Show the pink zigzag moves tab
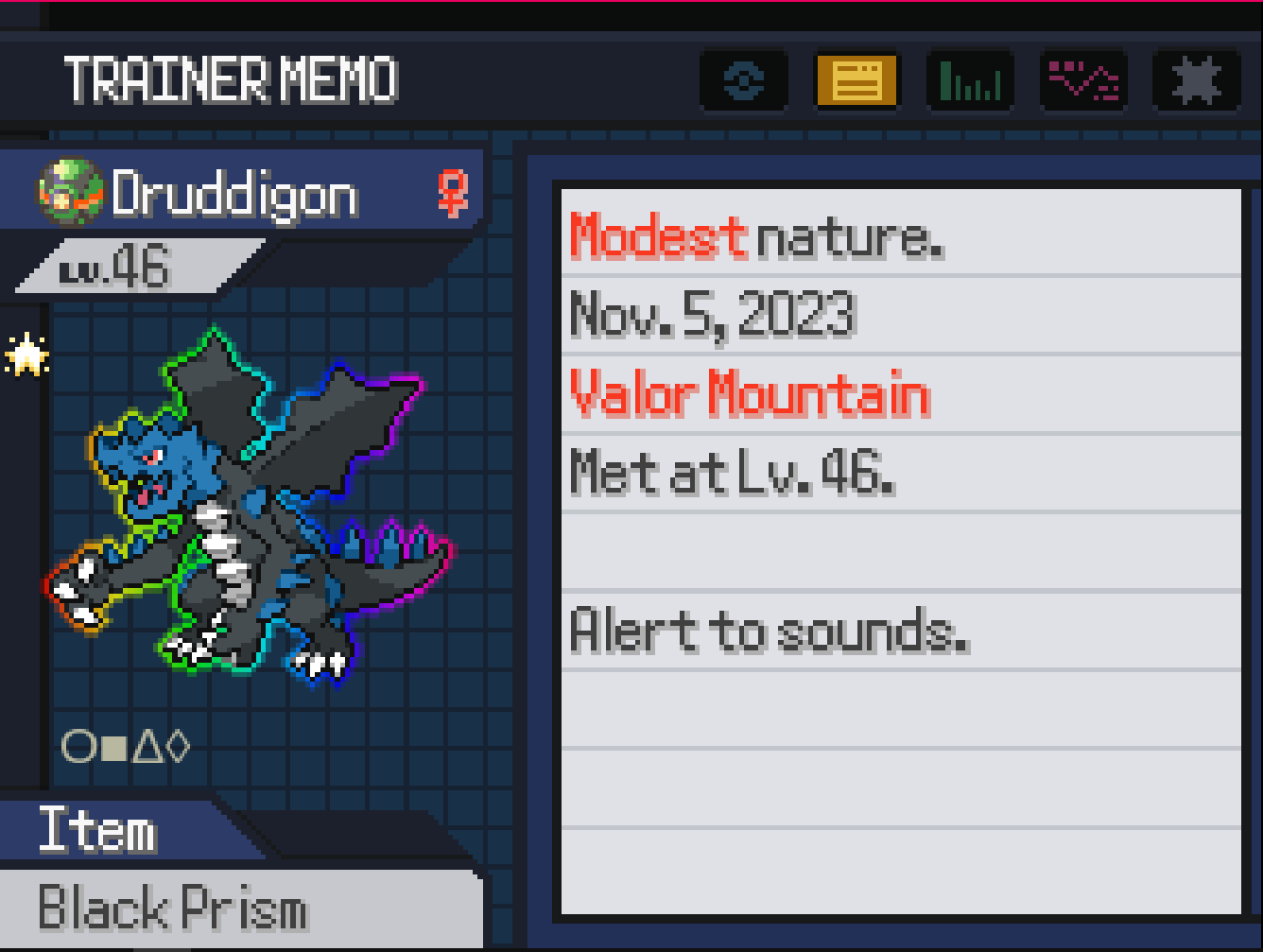This screenshot has width=1263, height=952. 1084,81
